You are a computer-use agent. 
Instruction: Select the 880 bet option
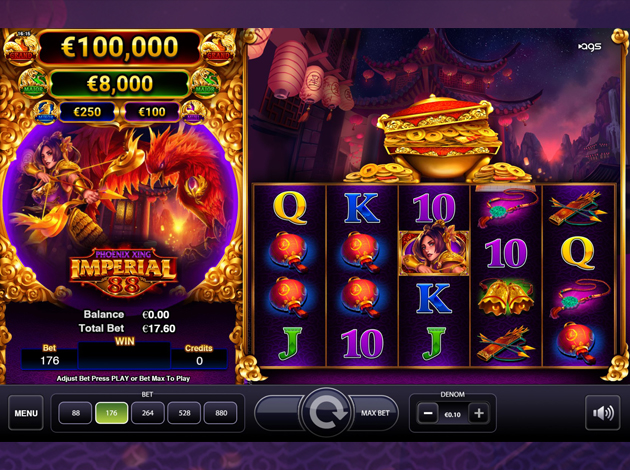[222, 413]
